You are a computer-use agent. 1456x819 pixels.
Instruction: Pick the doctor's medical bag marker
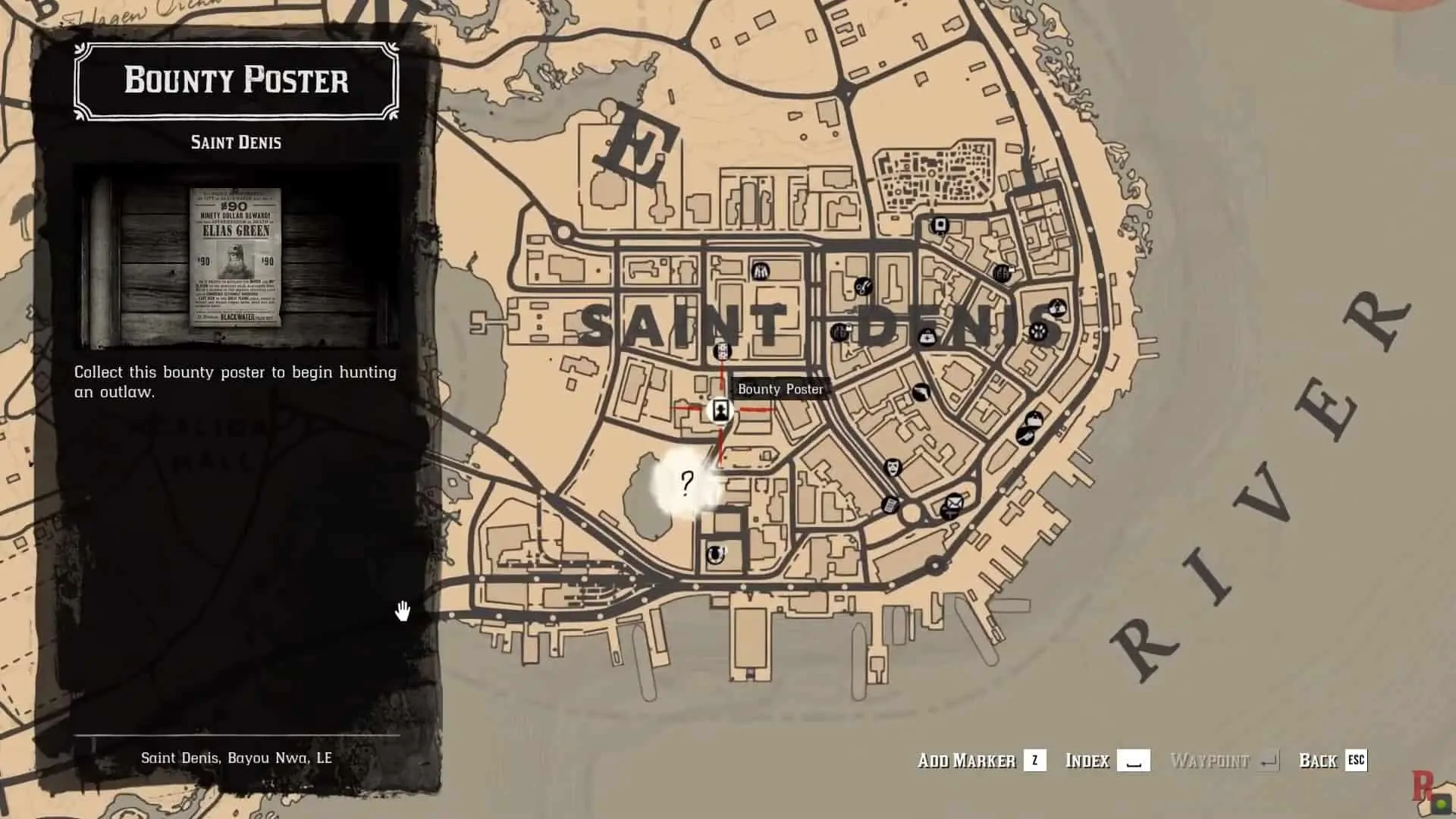(x=927, y=337)
